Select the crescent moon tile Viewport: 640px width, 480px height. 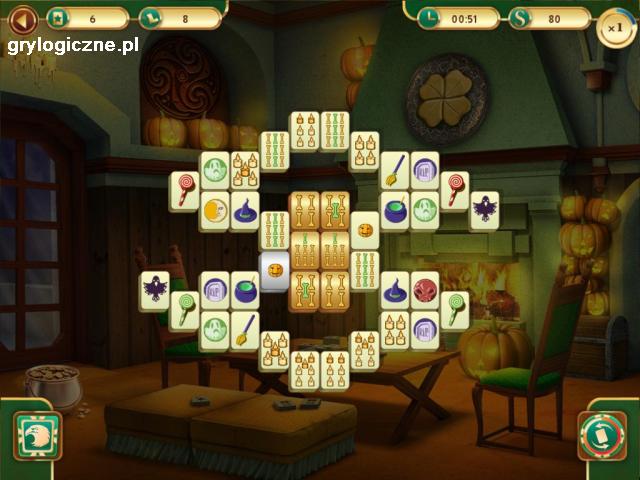coord(213,210)
